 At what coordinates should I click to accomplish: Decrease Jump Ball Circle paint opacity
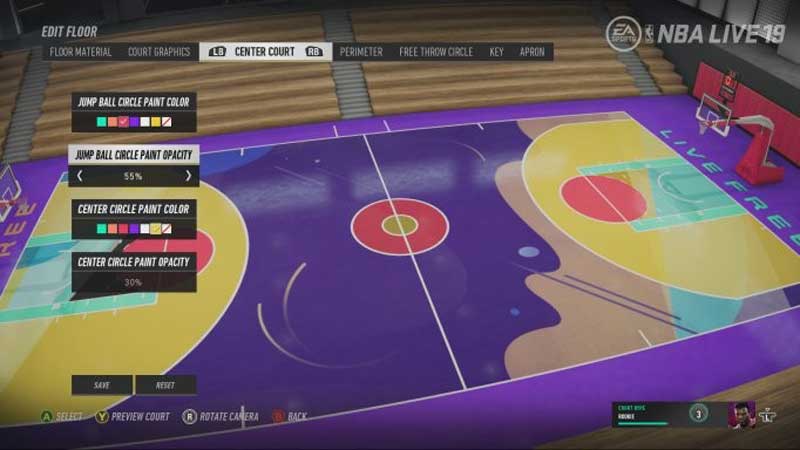pyautogui.click(x=80, y=176)
